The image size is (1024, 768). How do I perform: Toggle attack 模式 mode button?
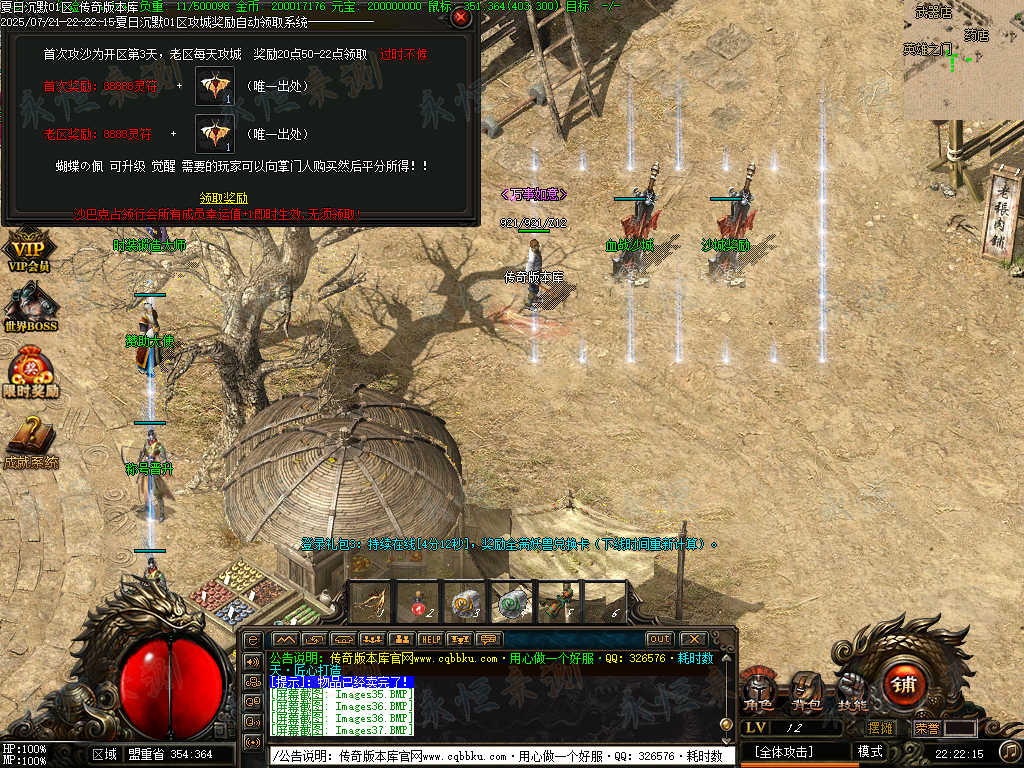(870, 751)
